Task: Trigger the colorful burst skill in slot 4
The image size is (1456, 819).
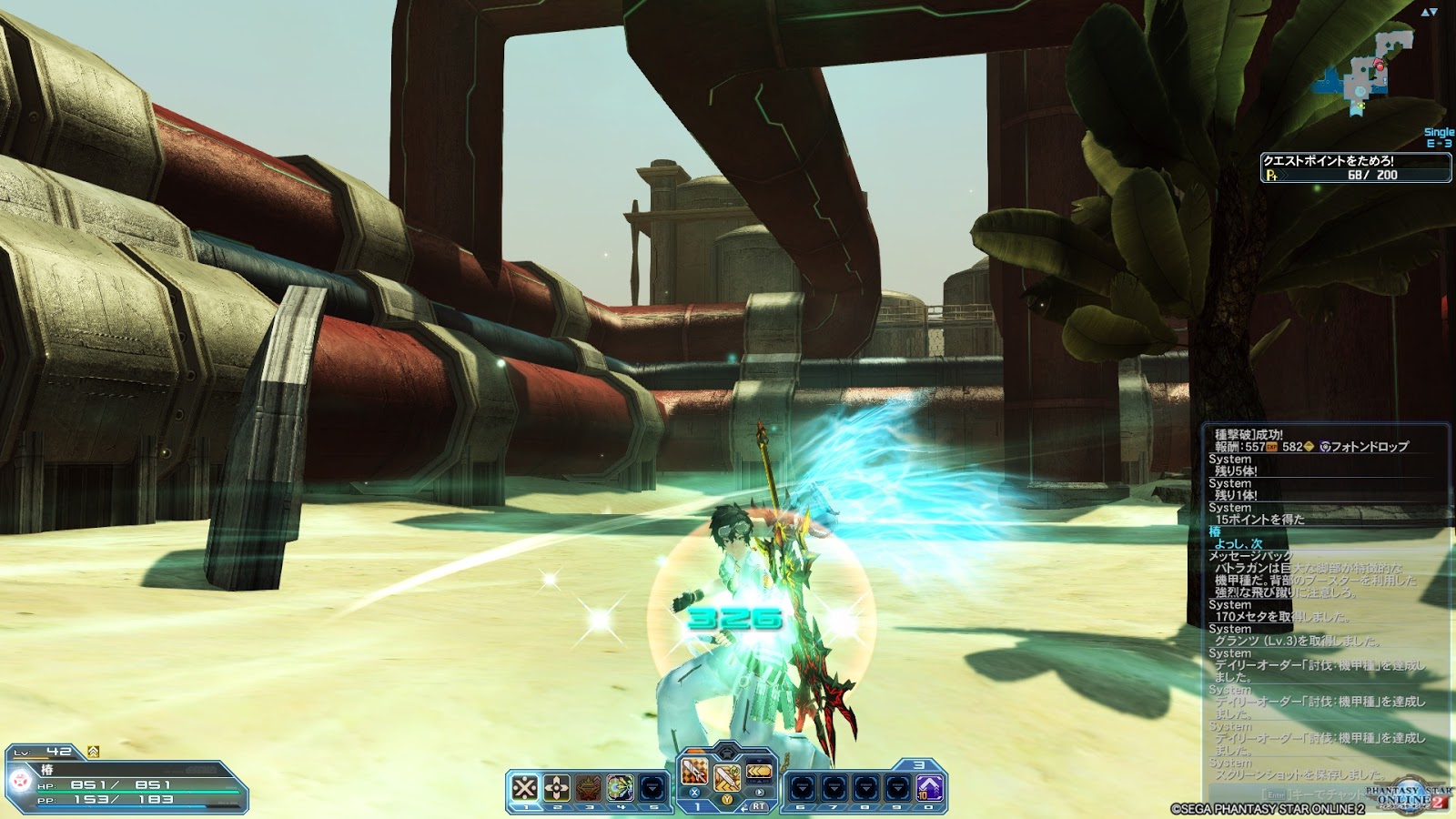Action: [x=621, y=787]
